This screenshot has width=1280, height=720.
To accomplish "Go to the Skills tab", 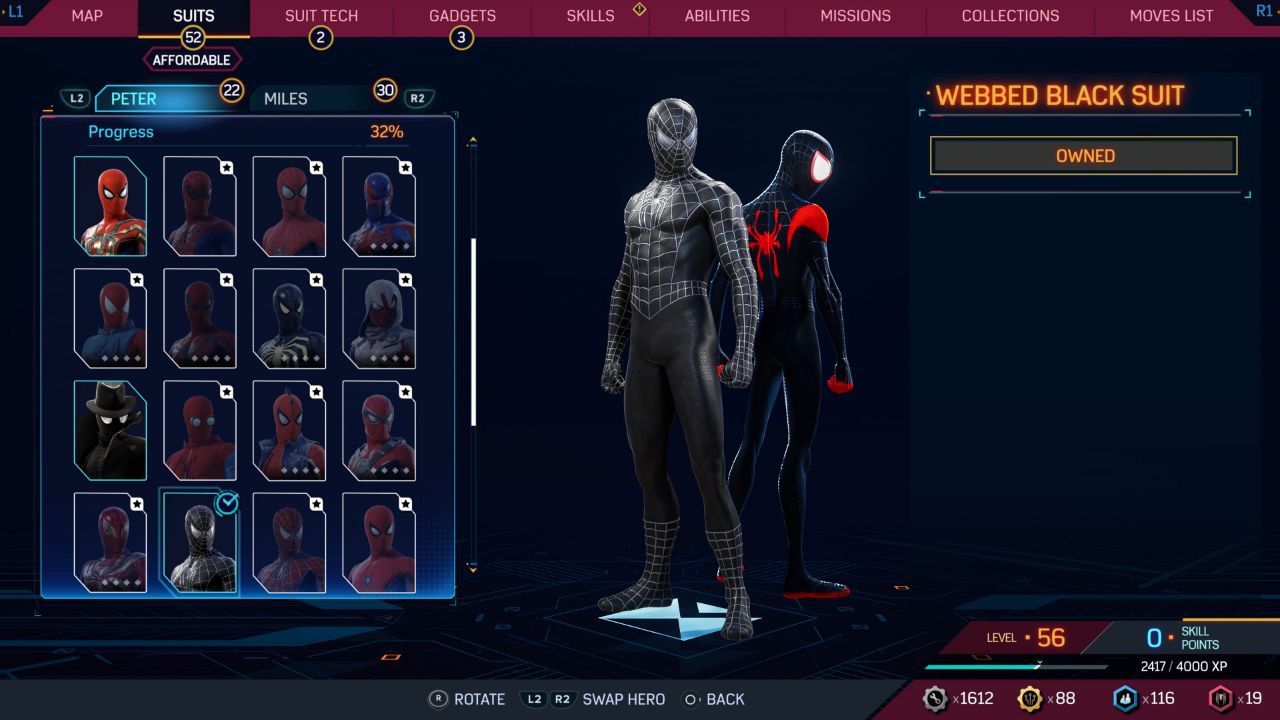I will [590, 16].
